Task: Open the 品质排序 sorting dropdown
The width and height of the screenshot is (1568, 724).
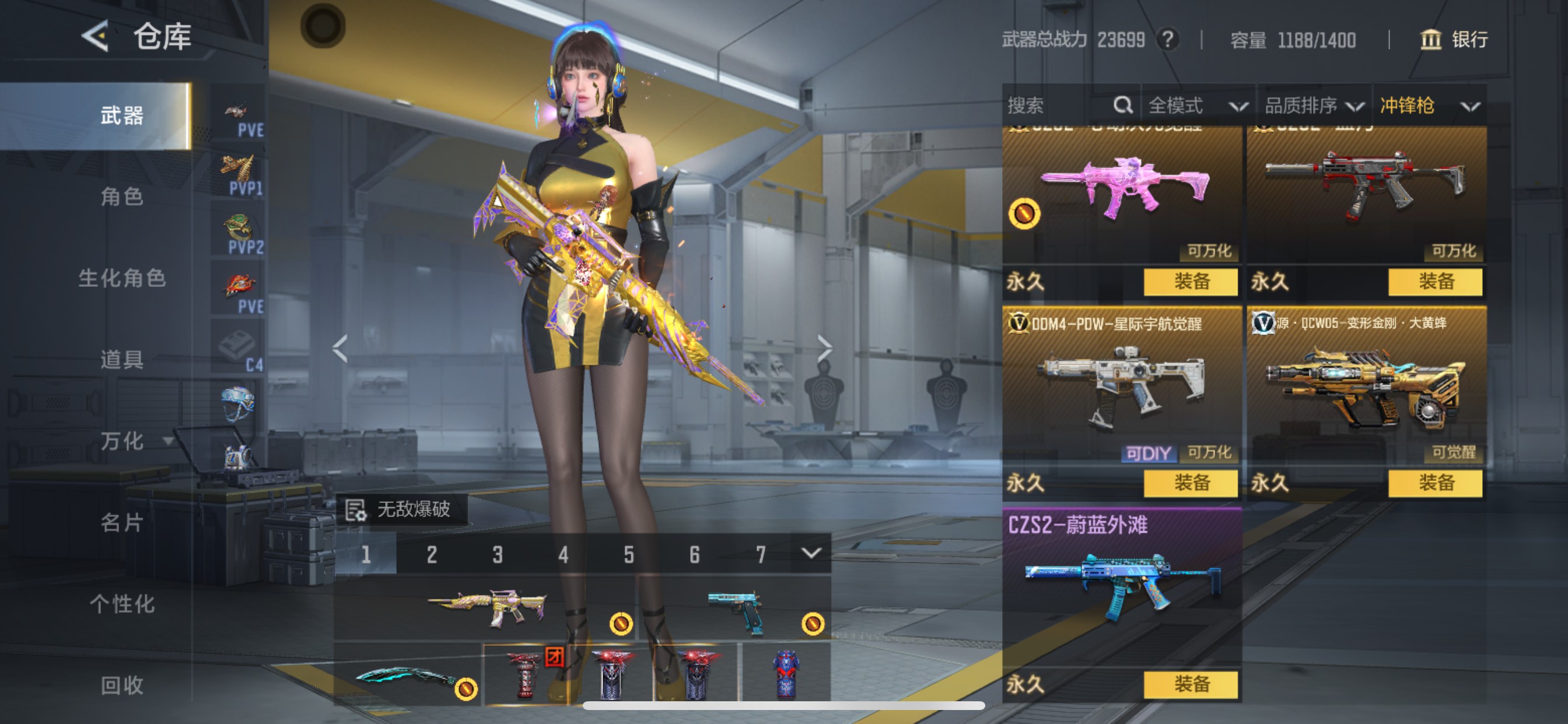Action: [1314, 106]
